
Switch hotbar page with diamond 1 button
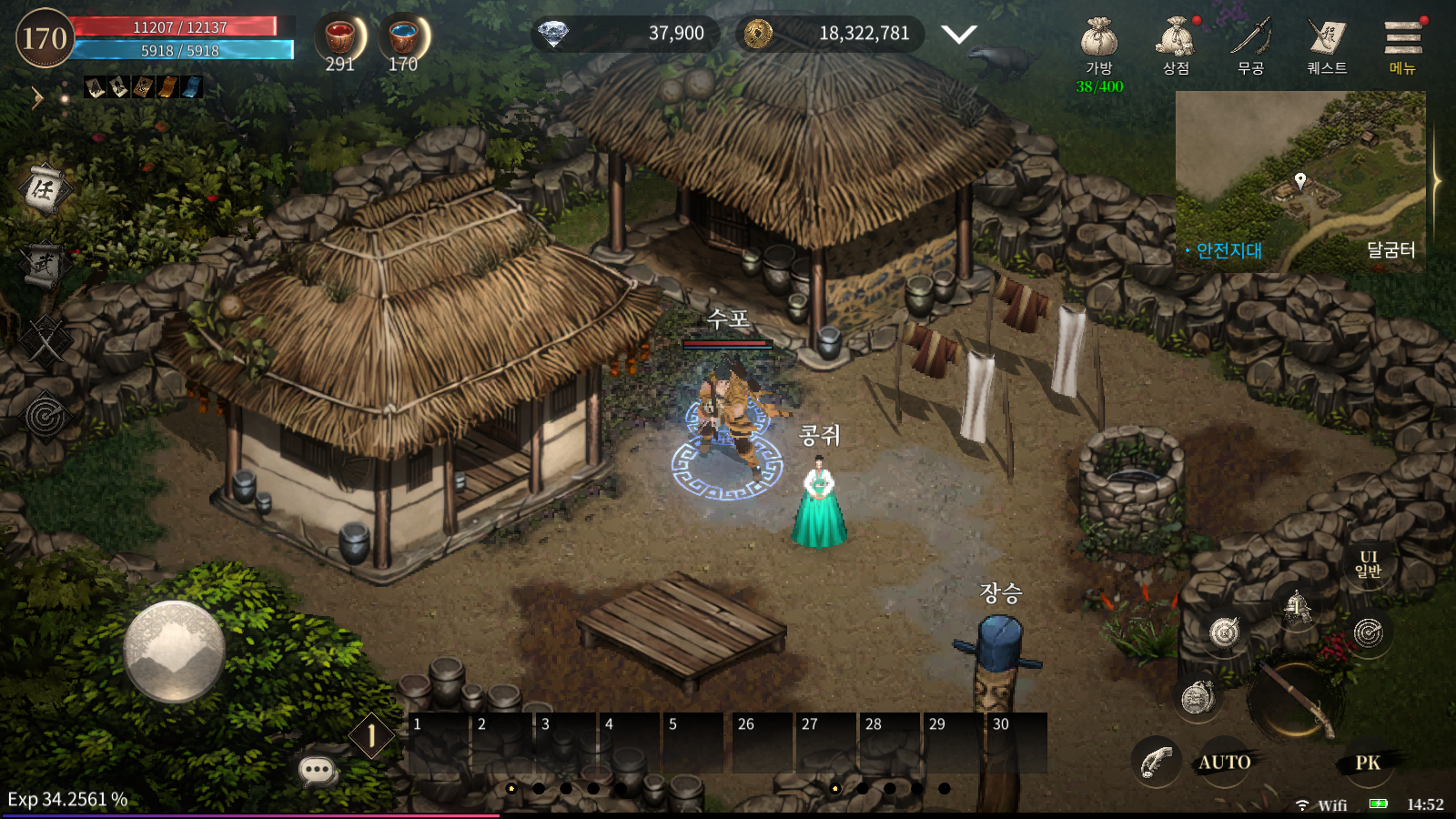point(371,734)
